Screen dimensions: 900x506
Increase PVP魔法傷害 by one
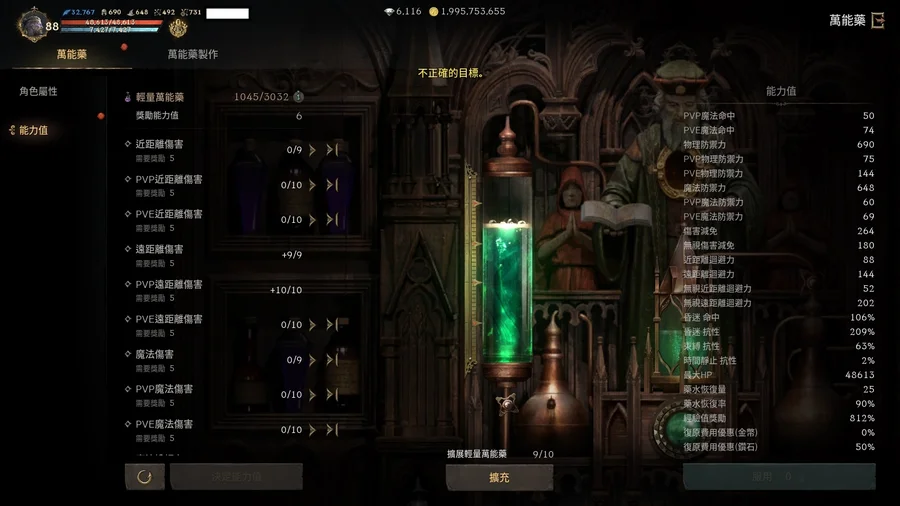[x=313, y=395]
